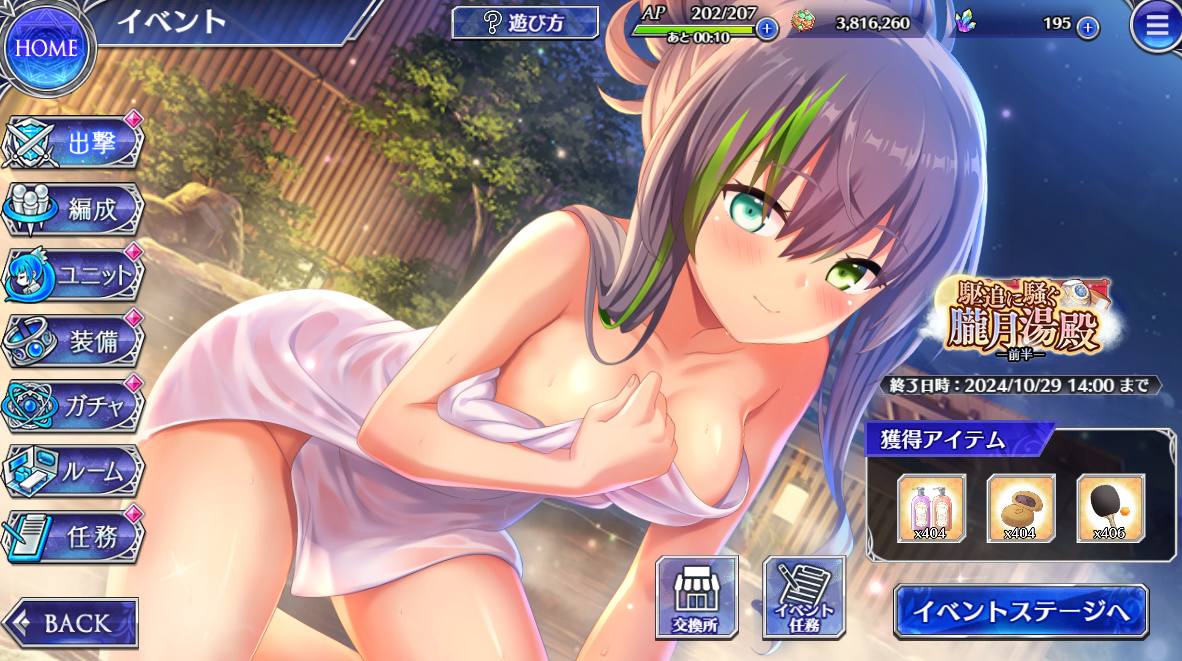Viewport: 1182px width, 661px height.
Task: Open the hamburger menu
Action: pyautogui.click(x=1156, y=27)
